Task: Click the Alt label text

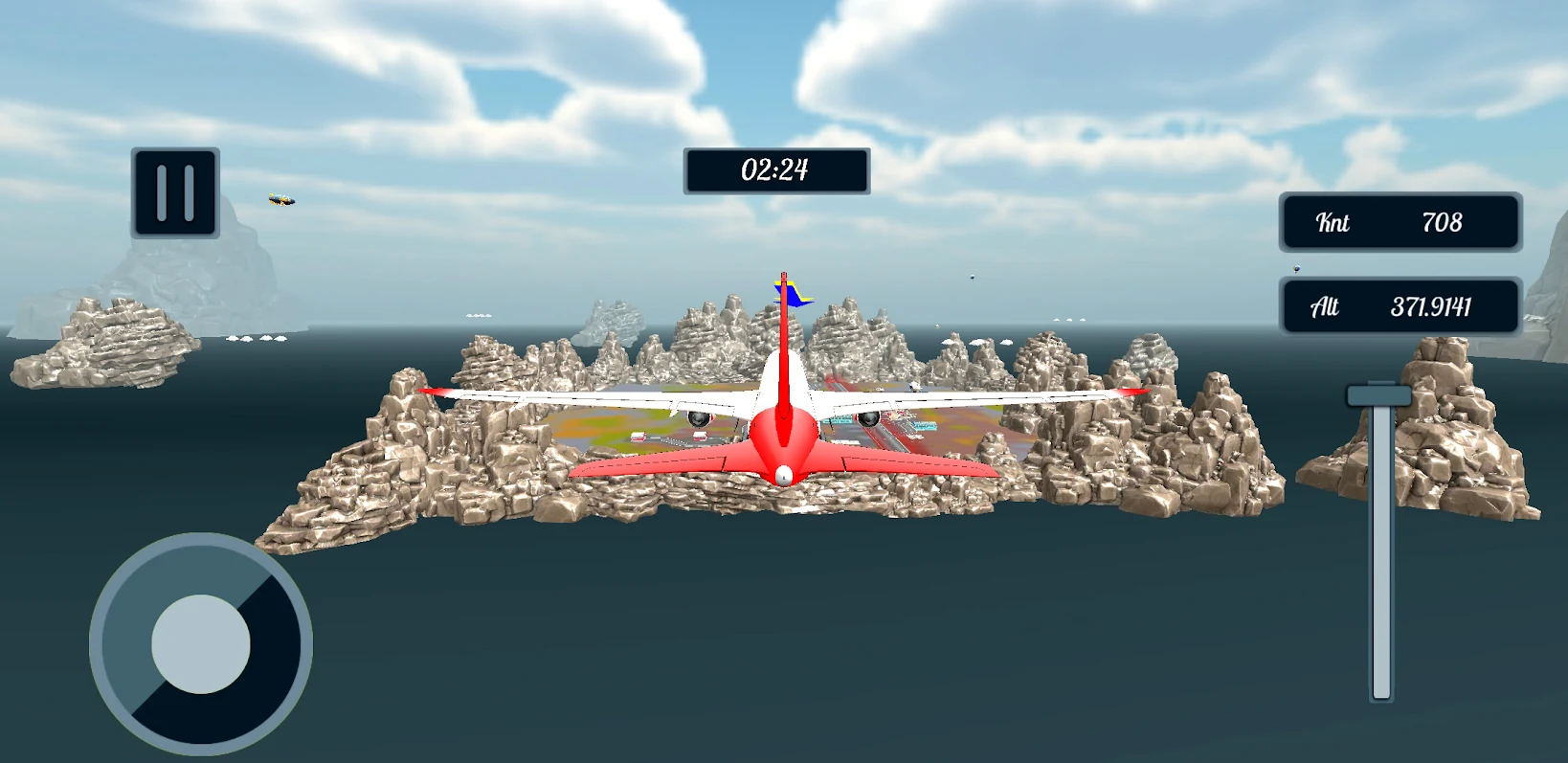Action: point(1323,307)
